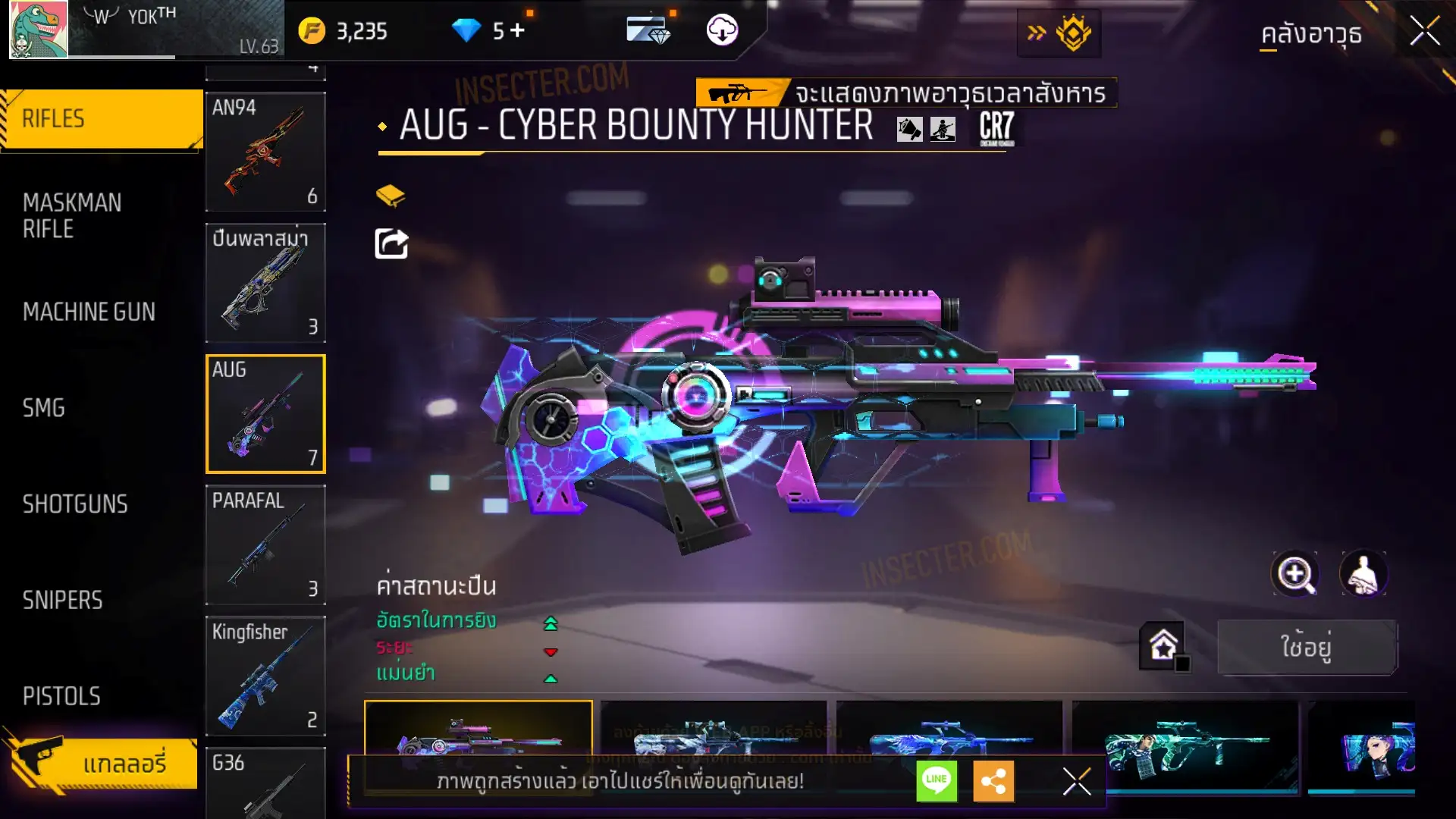Select the PISTOLS category
This screenshot has width=1456, height=819.
click(61, 696)
